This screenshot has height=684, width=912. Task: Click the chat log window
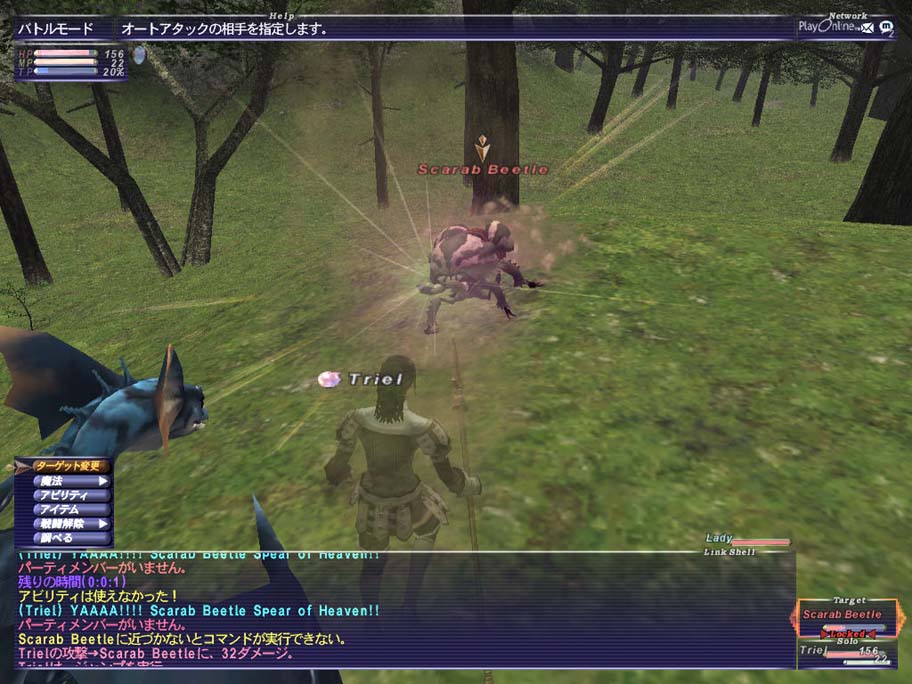tap(400, 610)
